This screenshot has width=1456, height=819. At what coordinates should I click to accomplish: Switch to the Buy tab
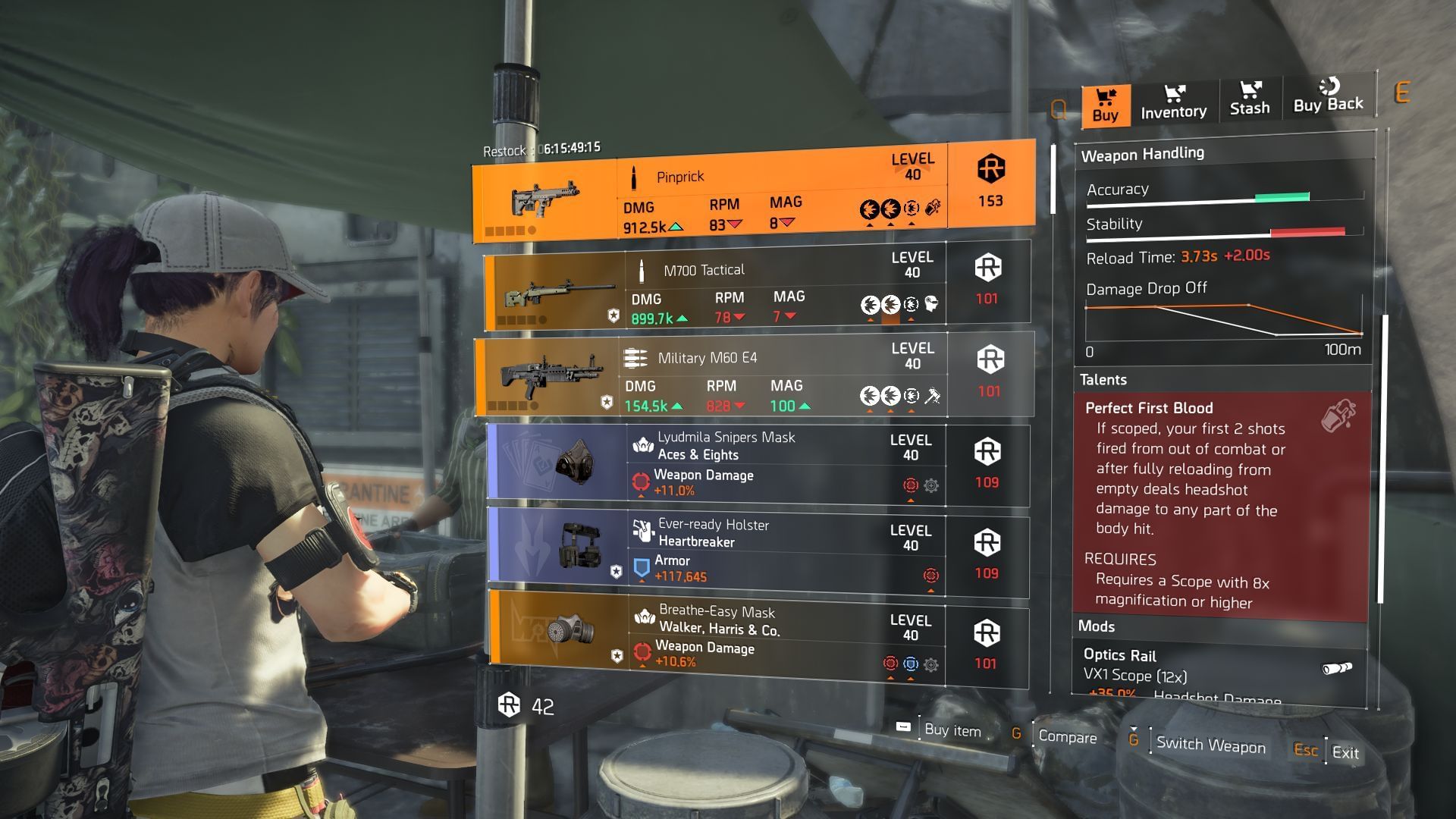1105,105
